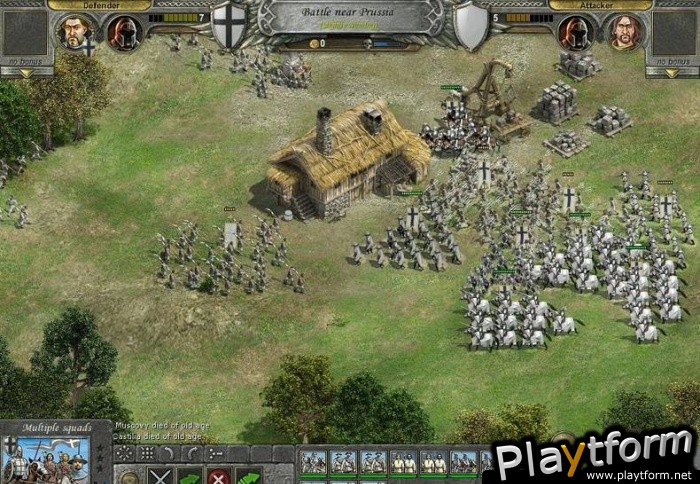Viewport: 700px width, 484px height.
Task: Choose the attacker's long-haired commander portrait
Action: (x=623, y=32)
